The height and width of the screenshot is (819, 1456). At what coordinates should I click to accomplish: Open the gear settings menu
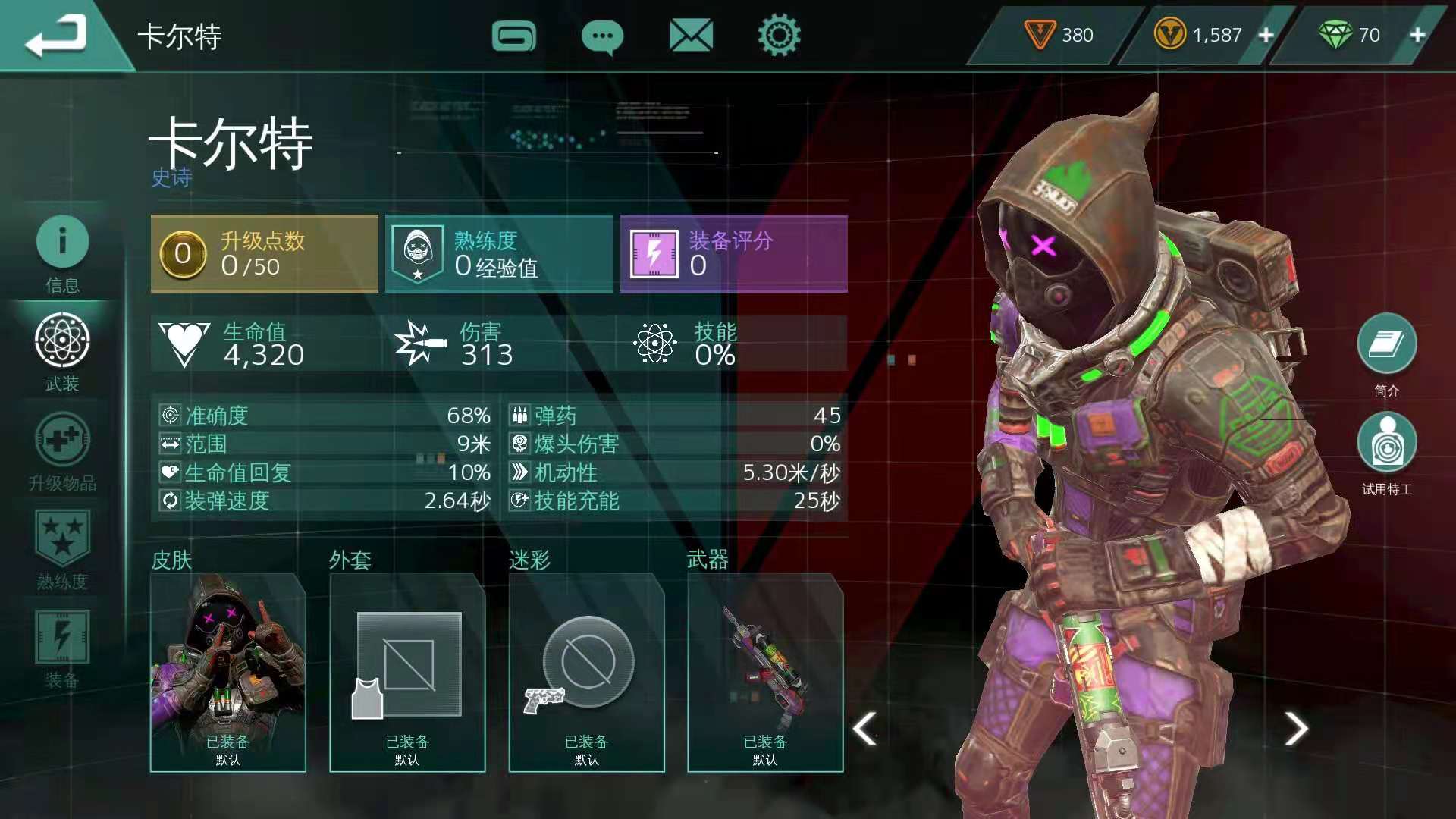(779, 36)
